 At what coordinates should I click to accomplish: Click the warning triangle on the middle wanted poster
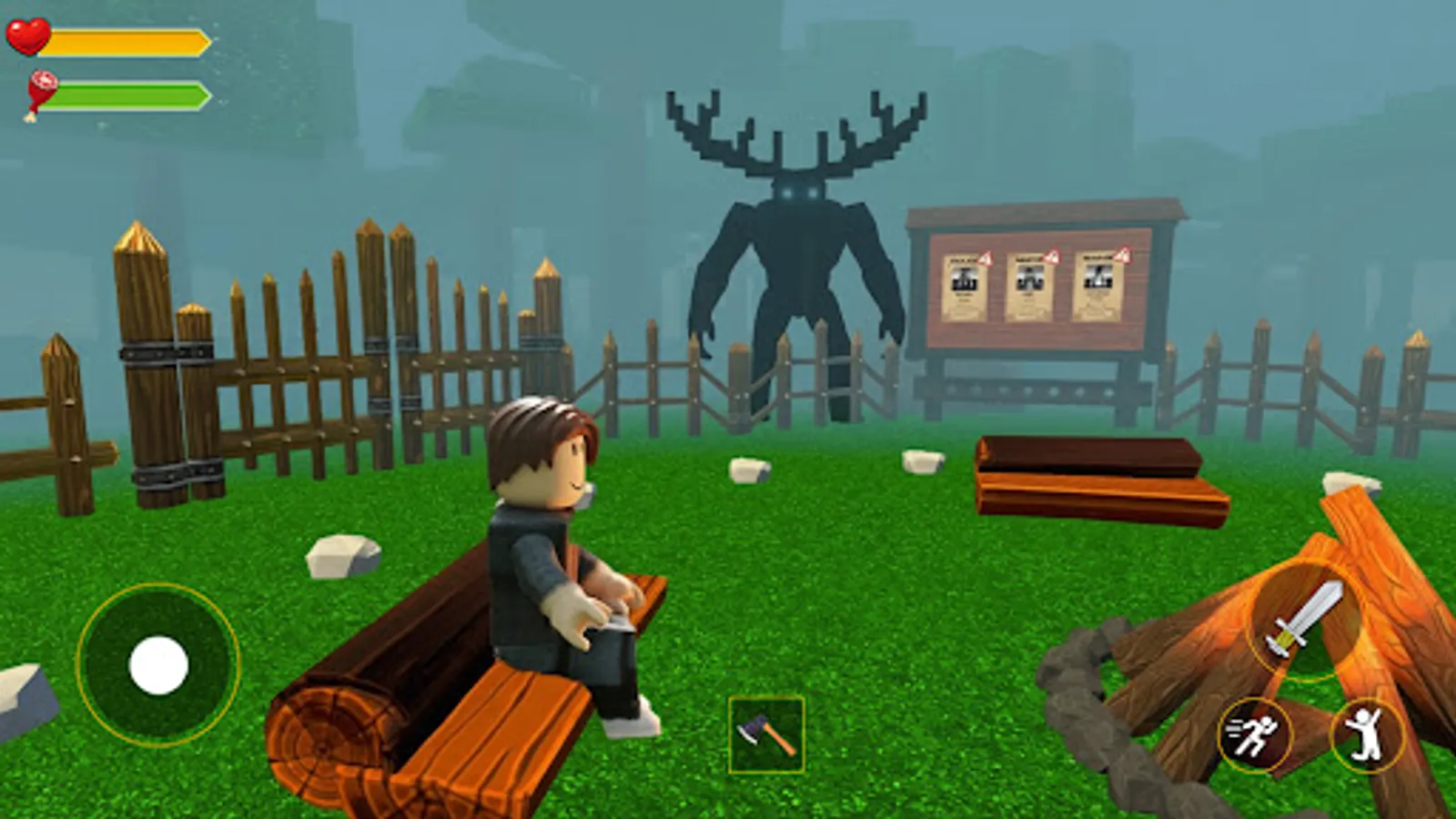click(x=1052, y=256)
